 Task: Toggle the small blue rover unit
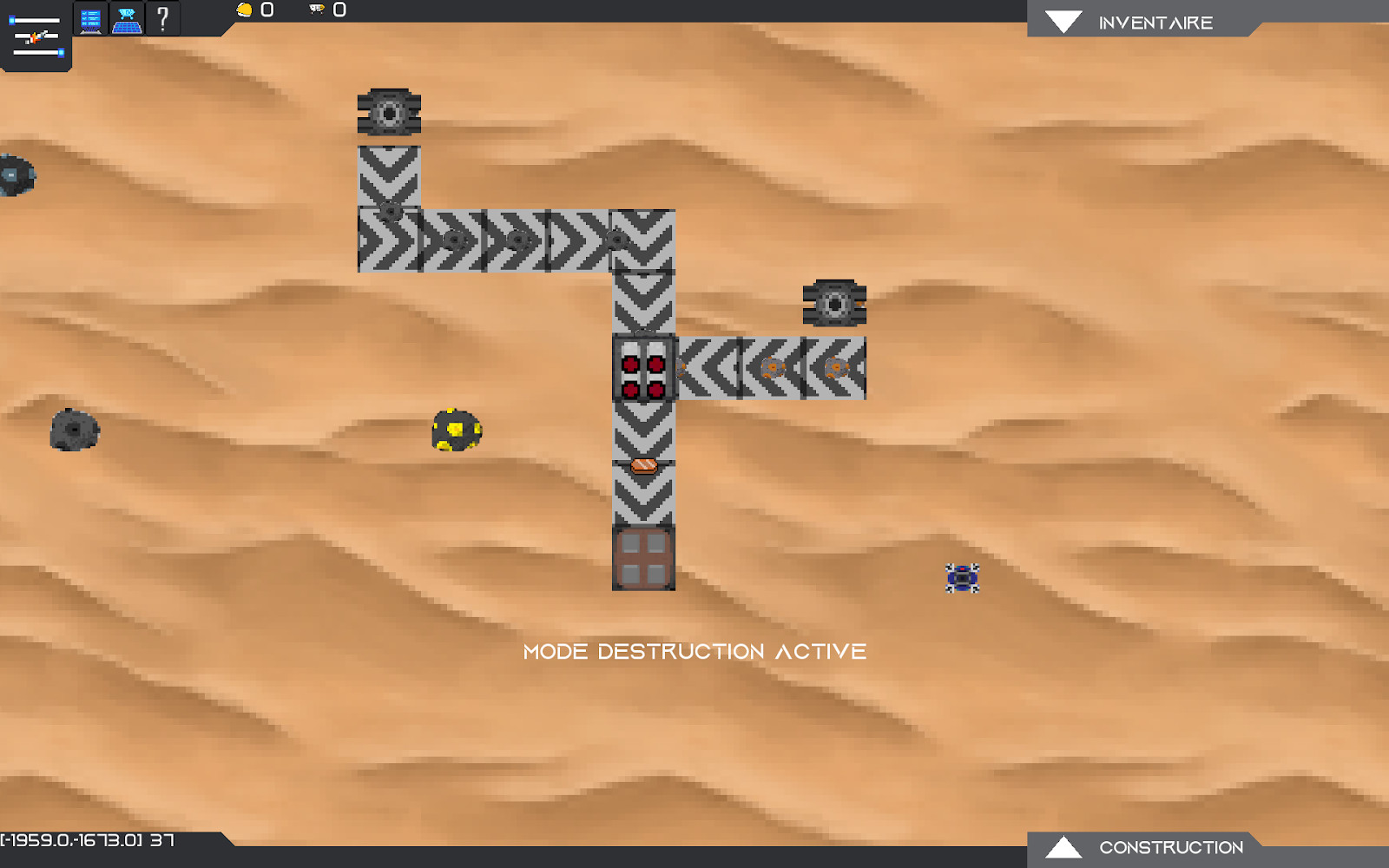pyautogui.click(x=963, y=577)
